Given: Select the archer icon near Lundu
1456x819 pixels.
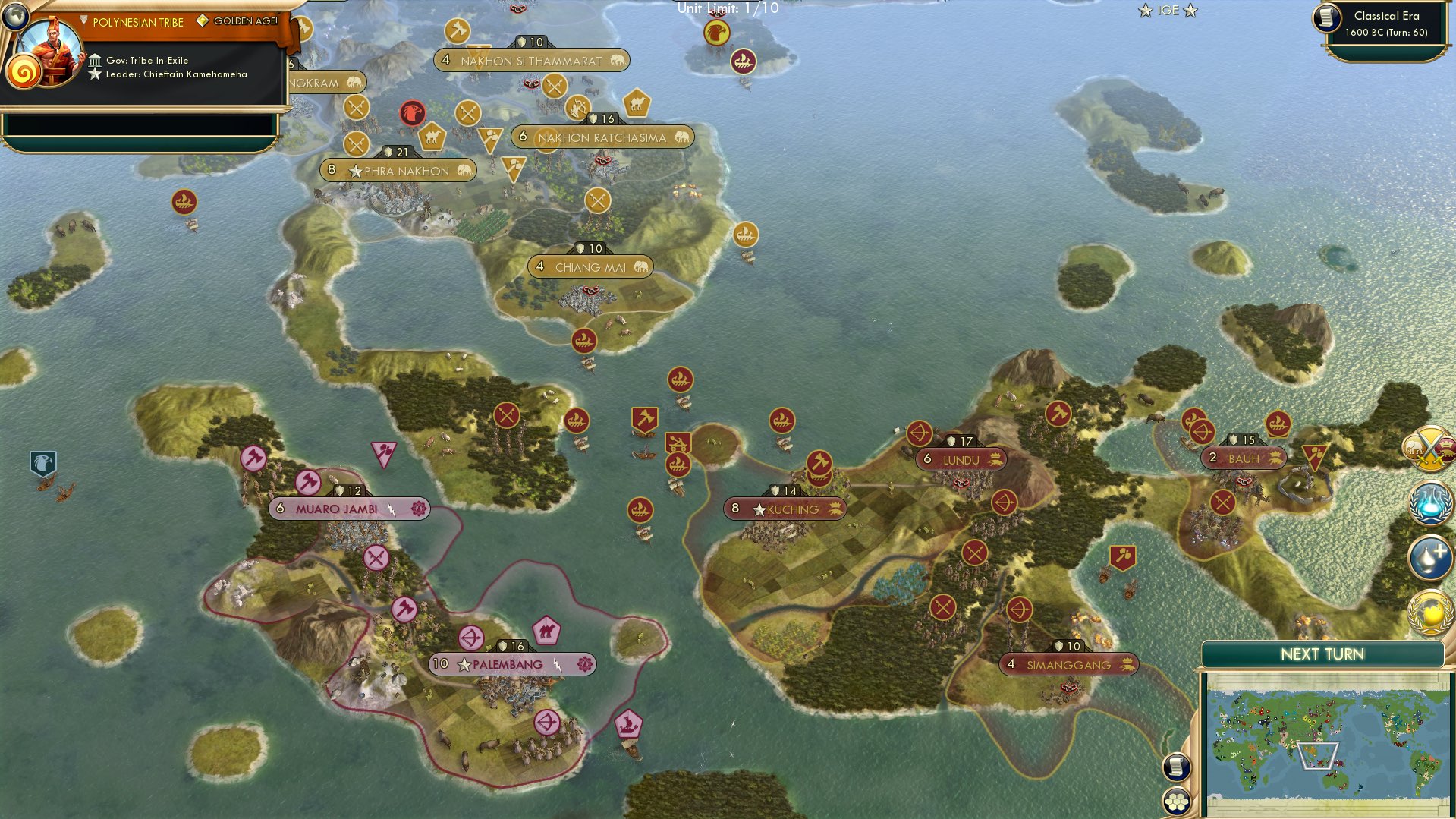Looking at the screenshot, I should pyautogui.click(x=920, y=434).
